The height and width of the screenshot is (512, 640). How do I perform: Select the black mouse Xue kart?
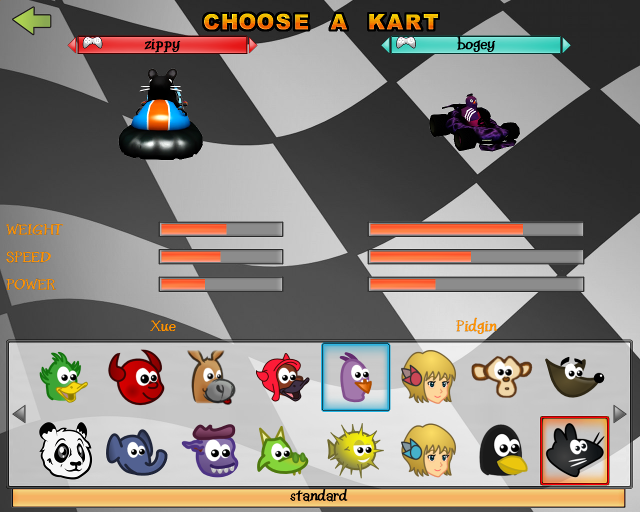pyautogui.click(x=574, y=450)
